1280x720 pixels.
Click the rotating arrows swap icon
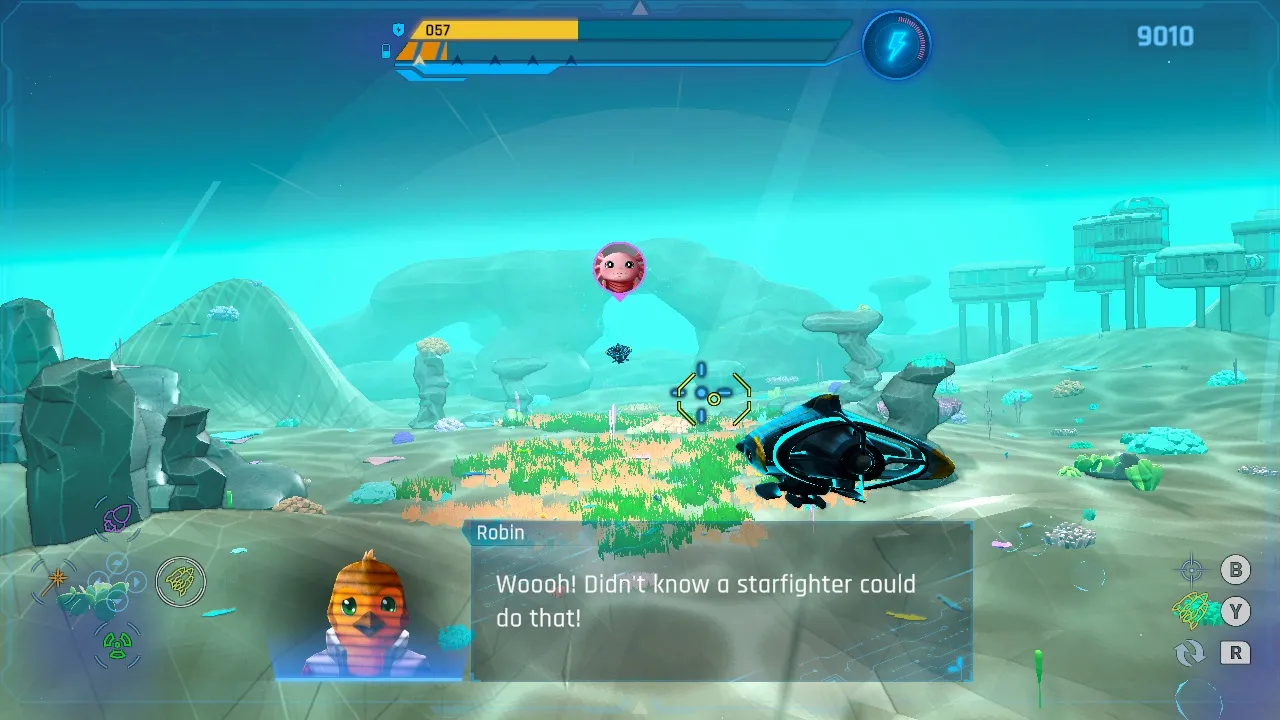point(1190,653)
